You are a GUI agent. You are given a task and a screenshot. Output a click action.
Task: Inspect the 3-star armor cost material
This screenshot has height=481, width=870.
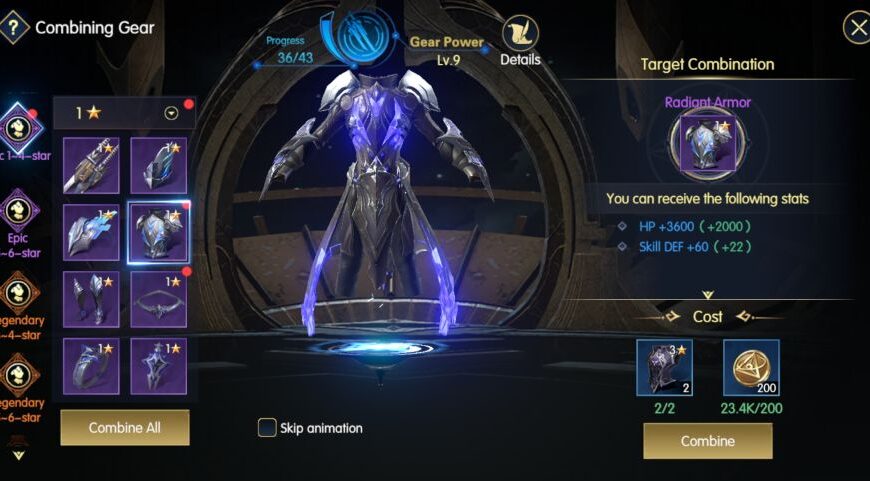click(x=664, y=368)
